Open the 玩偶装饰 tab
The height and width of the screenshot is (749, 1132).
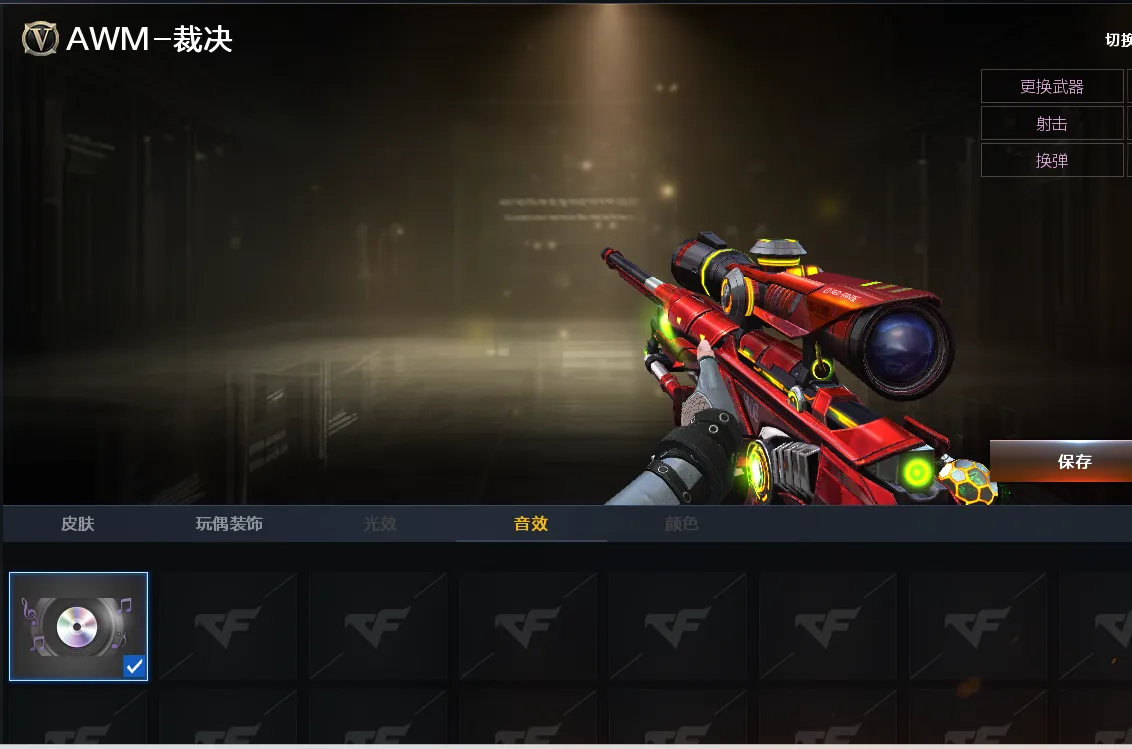pos(229,524)
